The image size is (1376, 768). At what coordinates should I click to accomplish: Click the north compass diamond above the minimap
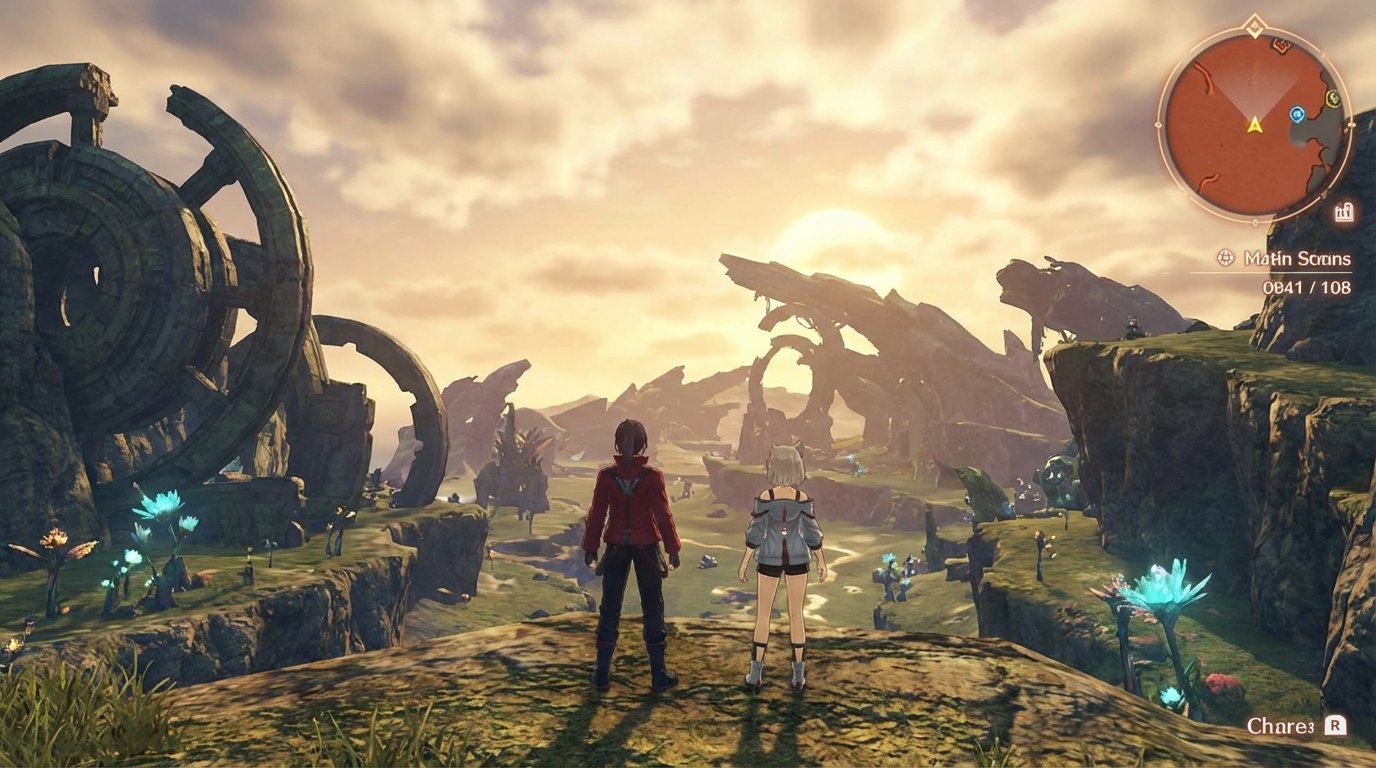coord(1254,26)
